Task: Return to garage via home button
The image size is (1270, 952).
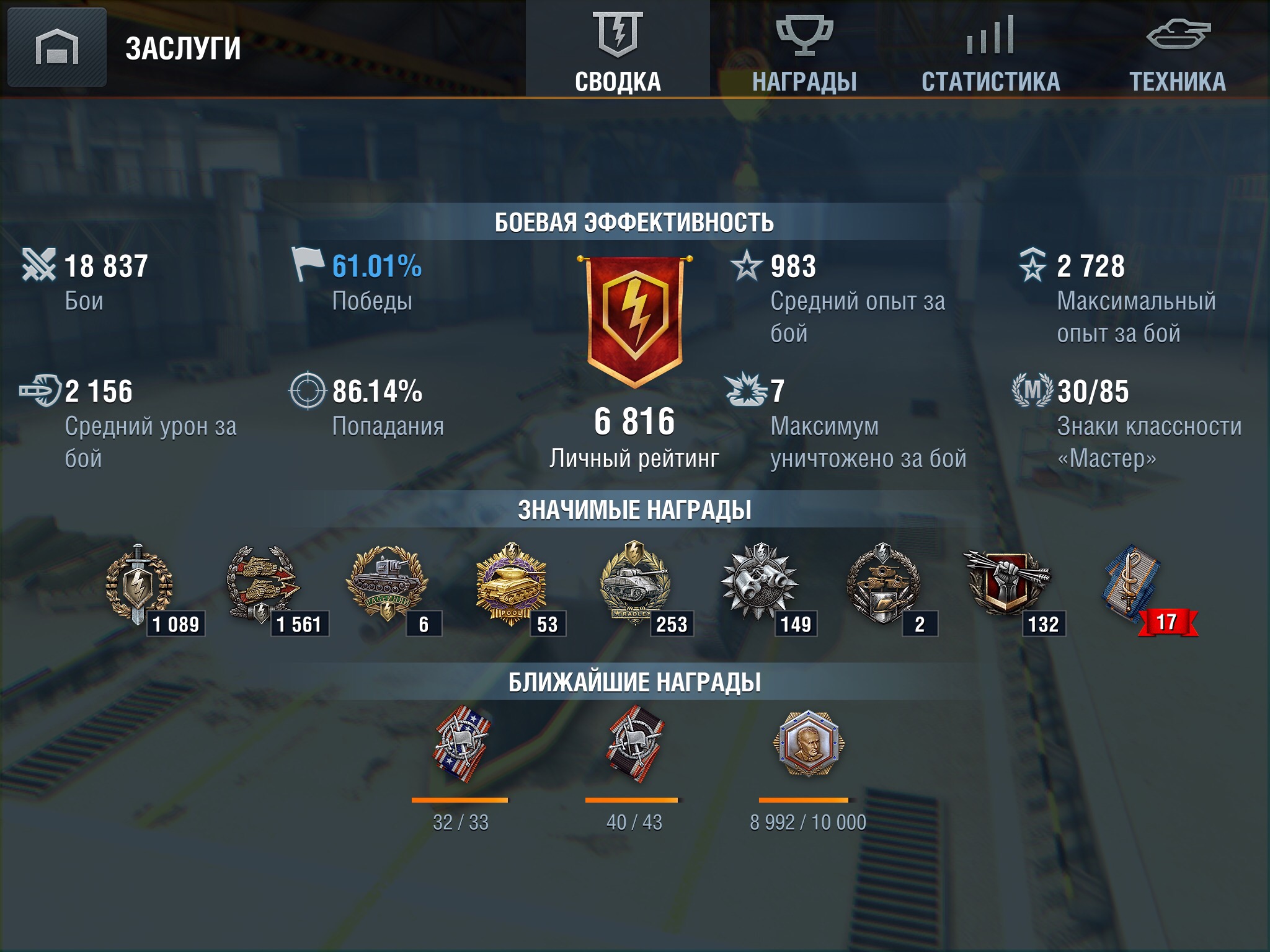Action: tap(56, 48)
